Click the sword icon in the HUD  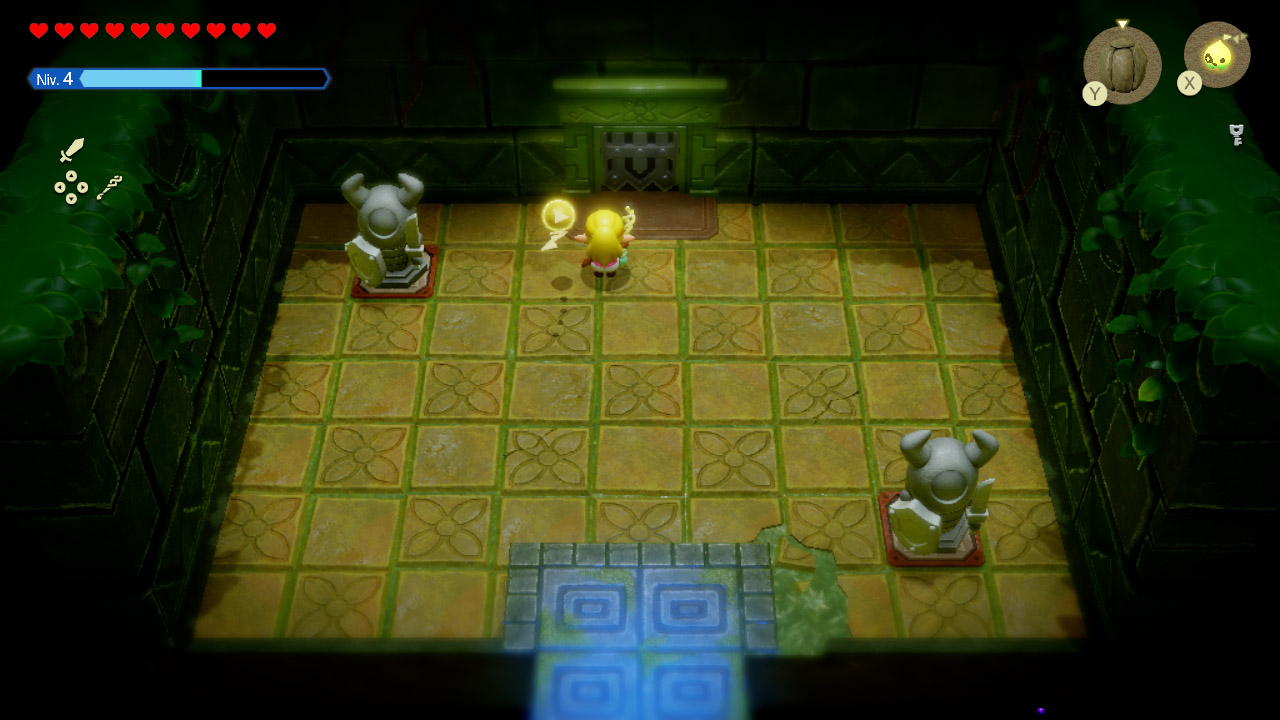pyautogui.click(x=72, y=150)
